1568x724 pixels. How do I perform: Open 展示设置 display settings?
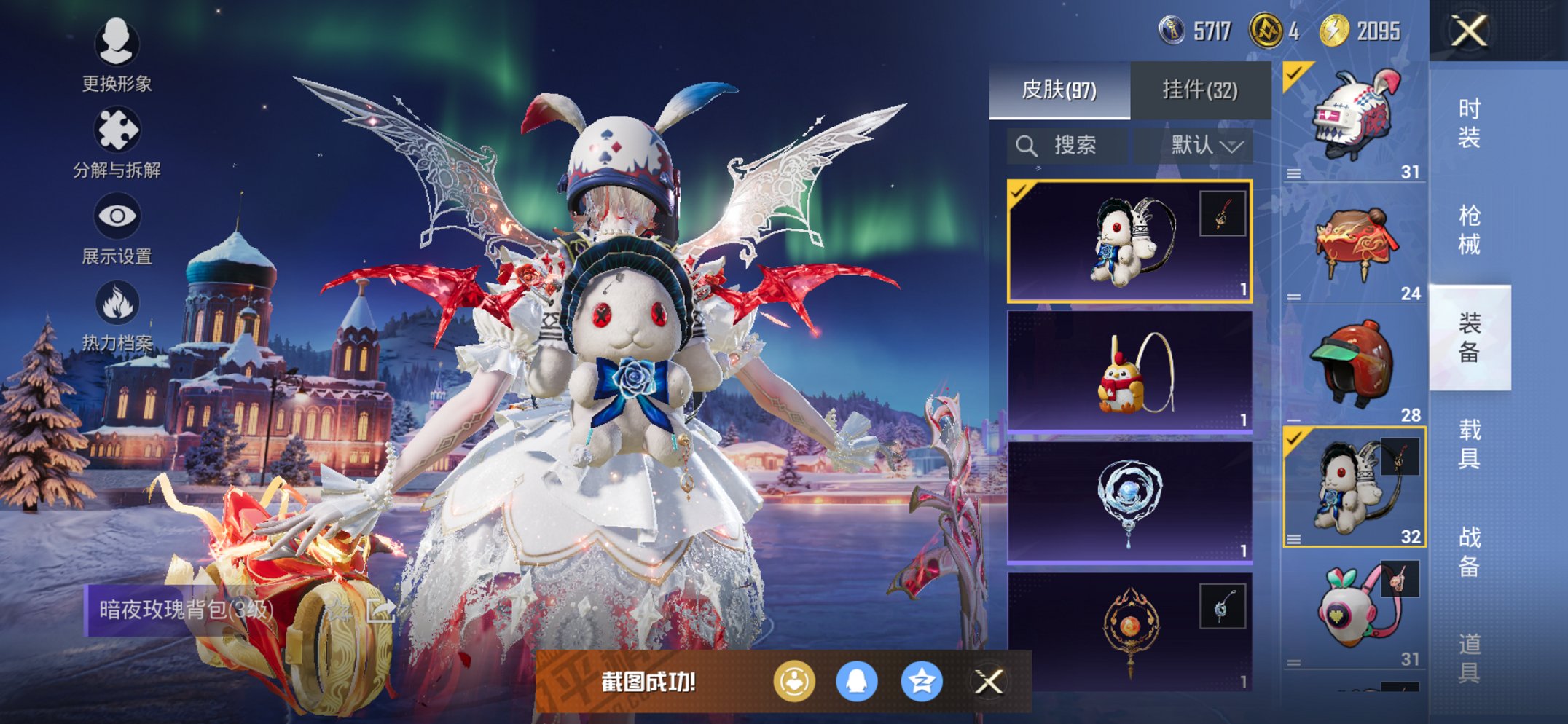point(117,229)
